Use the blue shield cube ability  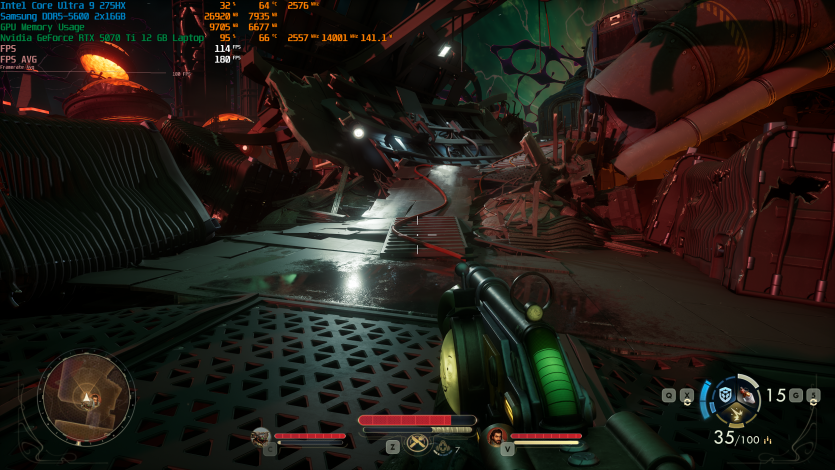coord(725,394)
